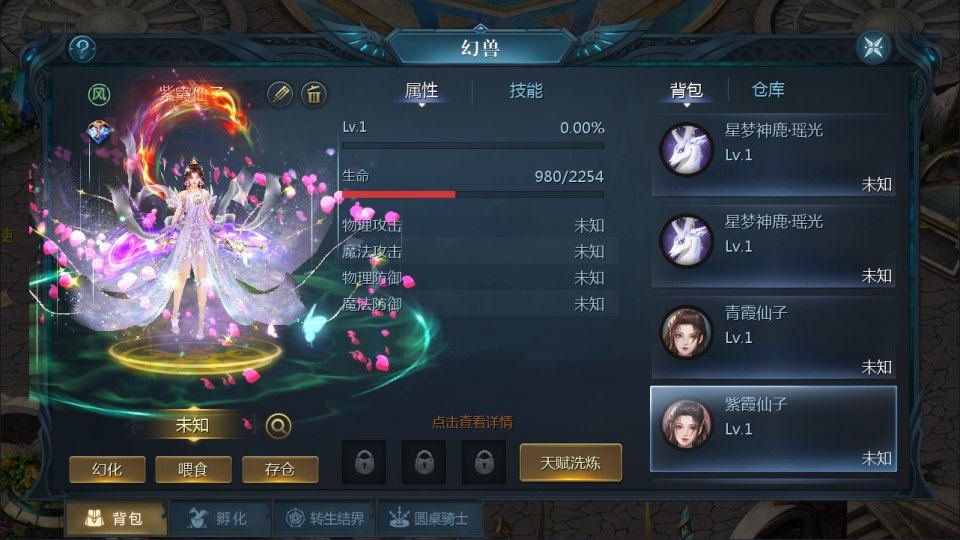This screenshot has height=540, width=960.
Task: Open the 转生结界 bottom tab
Action: pyautogui.click(x=325, y=518)
